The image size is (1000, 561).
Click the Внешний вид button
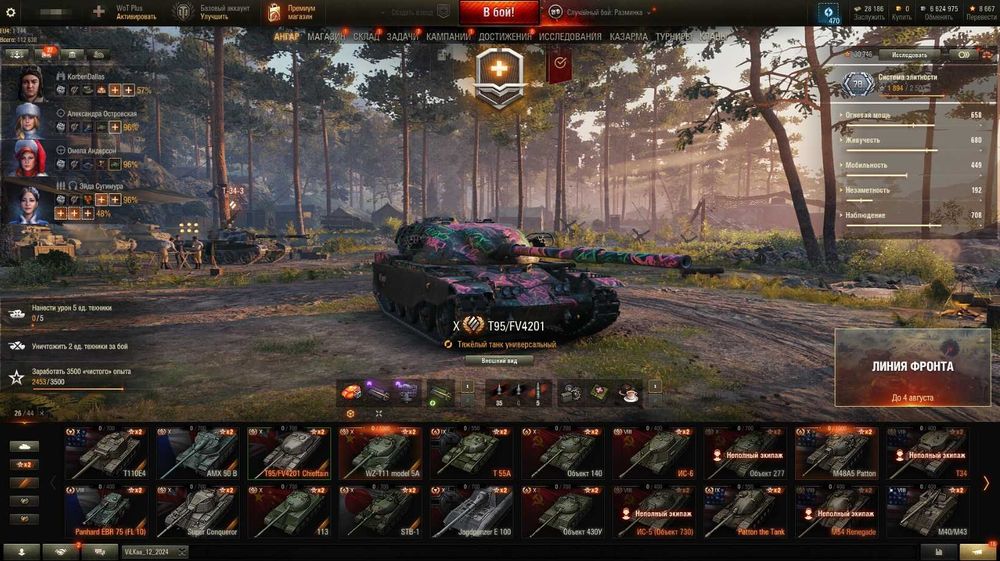(499, 360)
